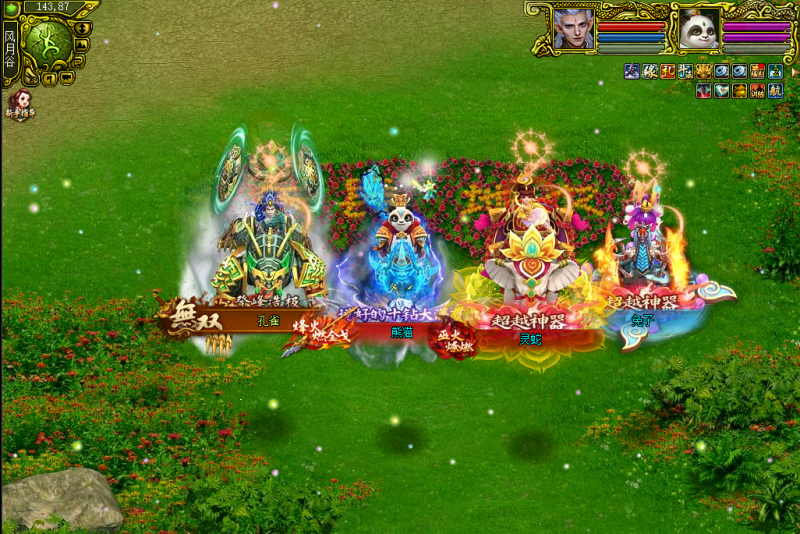Open the mountain-icon map button
Image resolution: width=800 pixels, height=534 pixels.
click(x=81, y=44)
